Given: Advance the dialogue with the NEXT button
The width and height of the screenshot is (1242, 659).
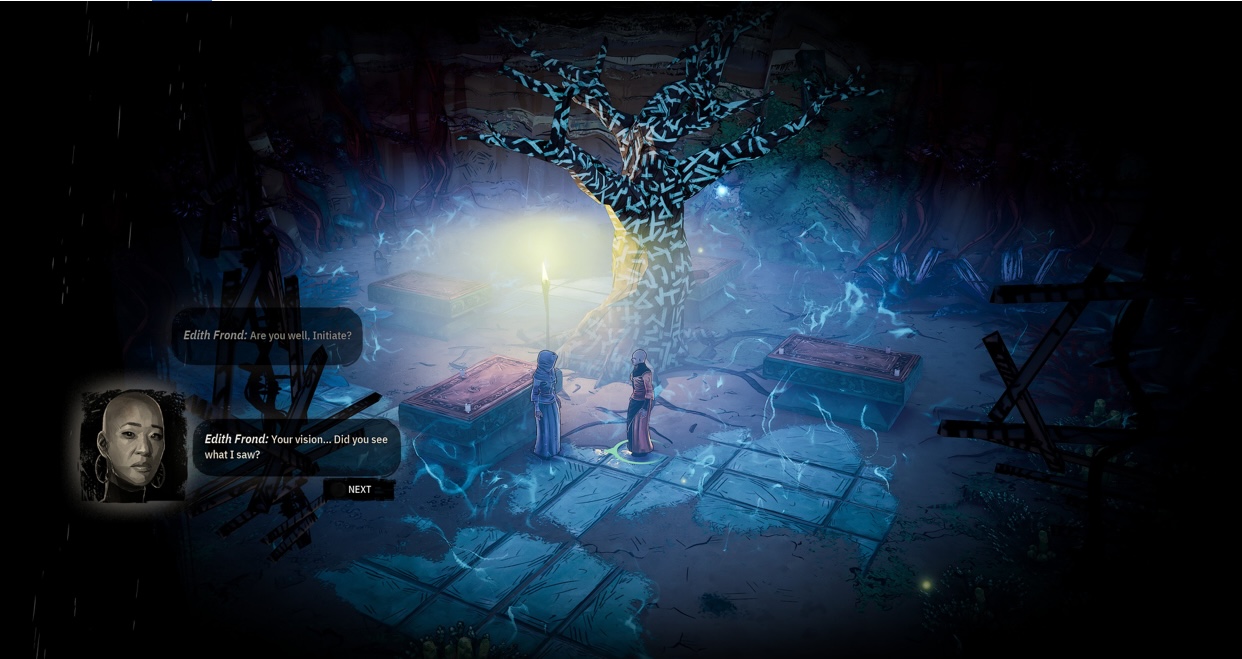Looking at the screenshot, I should point(359,489).
